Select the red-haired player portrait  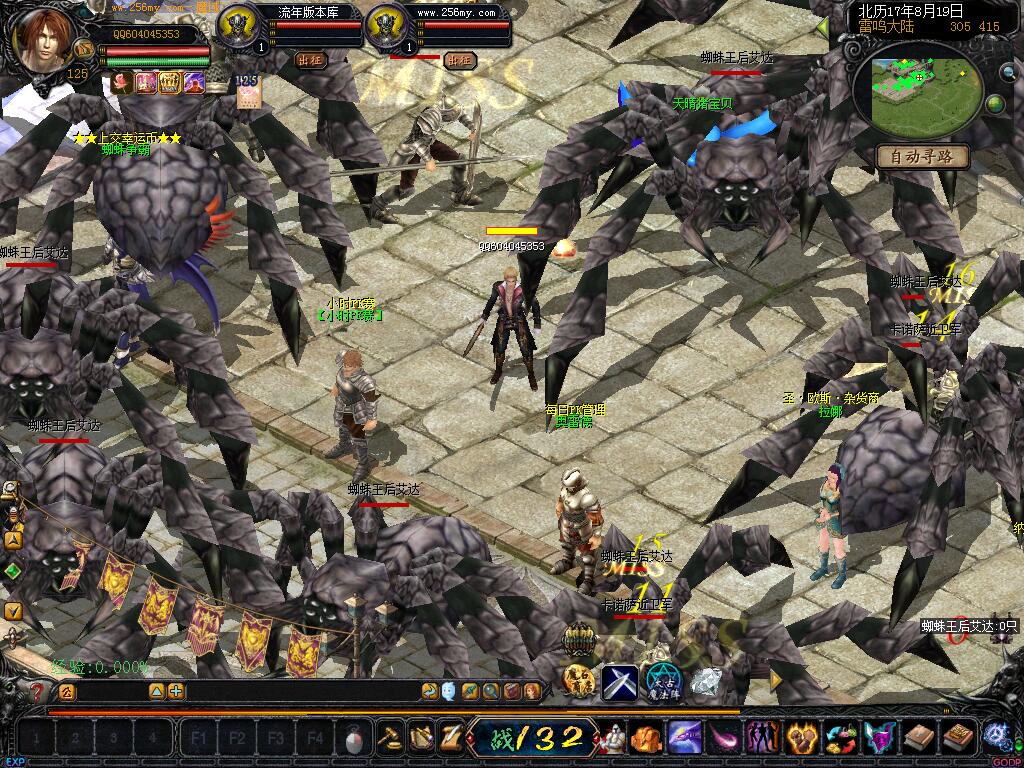pos(43,41)
